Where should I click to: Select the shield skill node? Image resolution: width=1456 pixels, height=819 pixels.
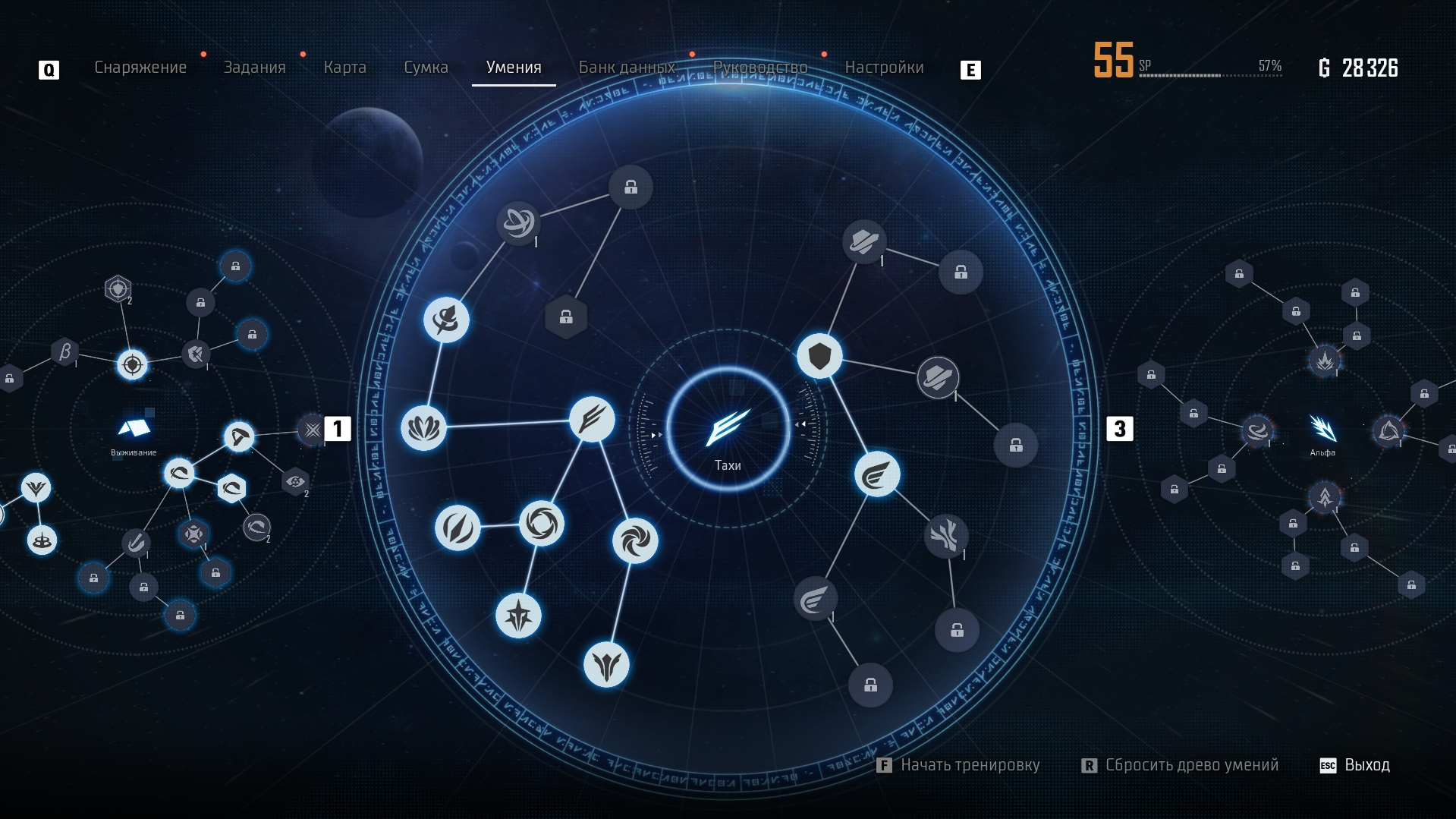click(x=819, y=356)
